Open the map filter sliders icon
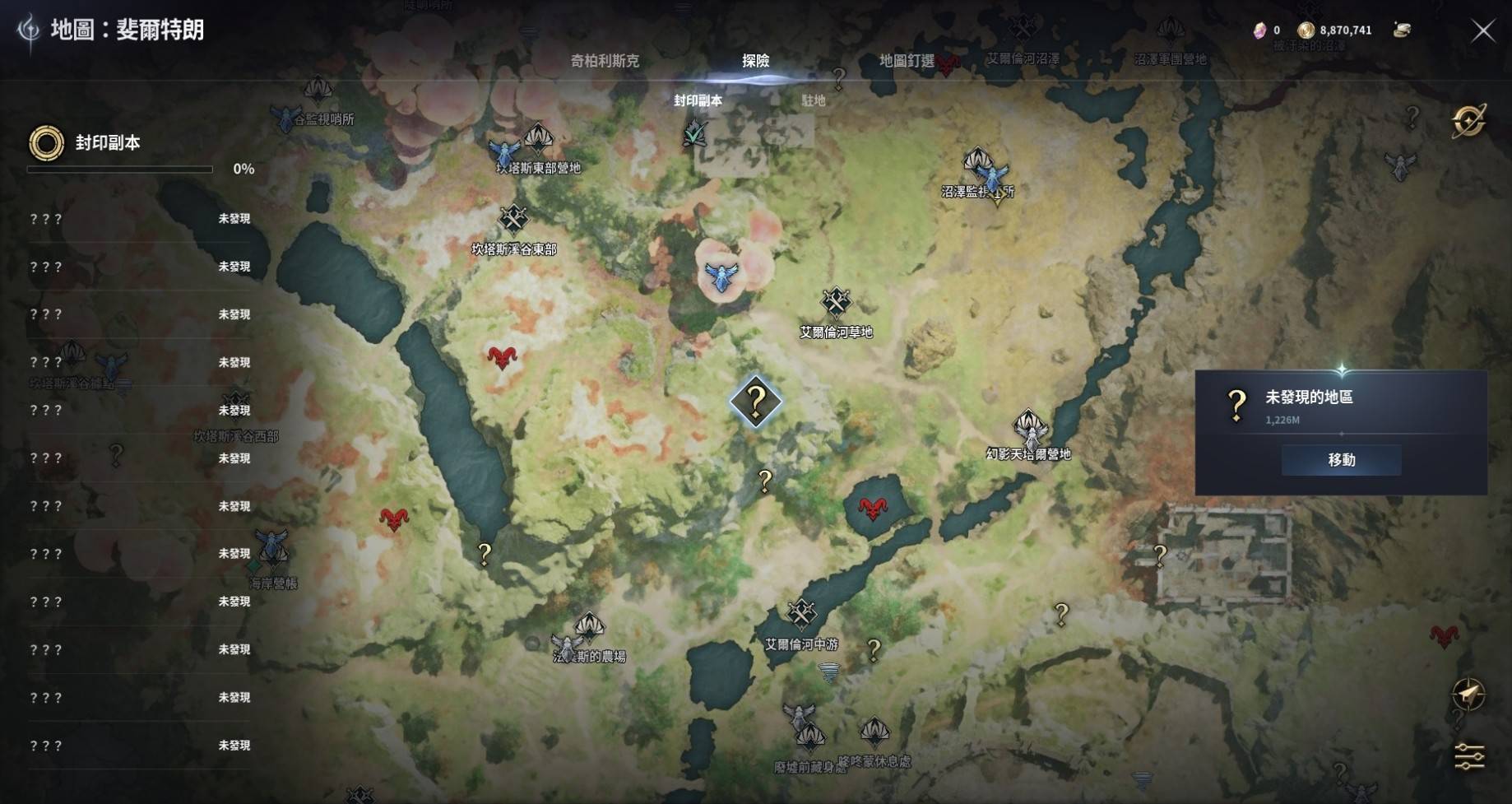1512x804 pixels. pos(1468,755)
